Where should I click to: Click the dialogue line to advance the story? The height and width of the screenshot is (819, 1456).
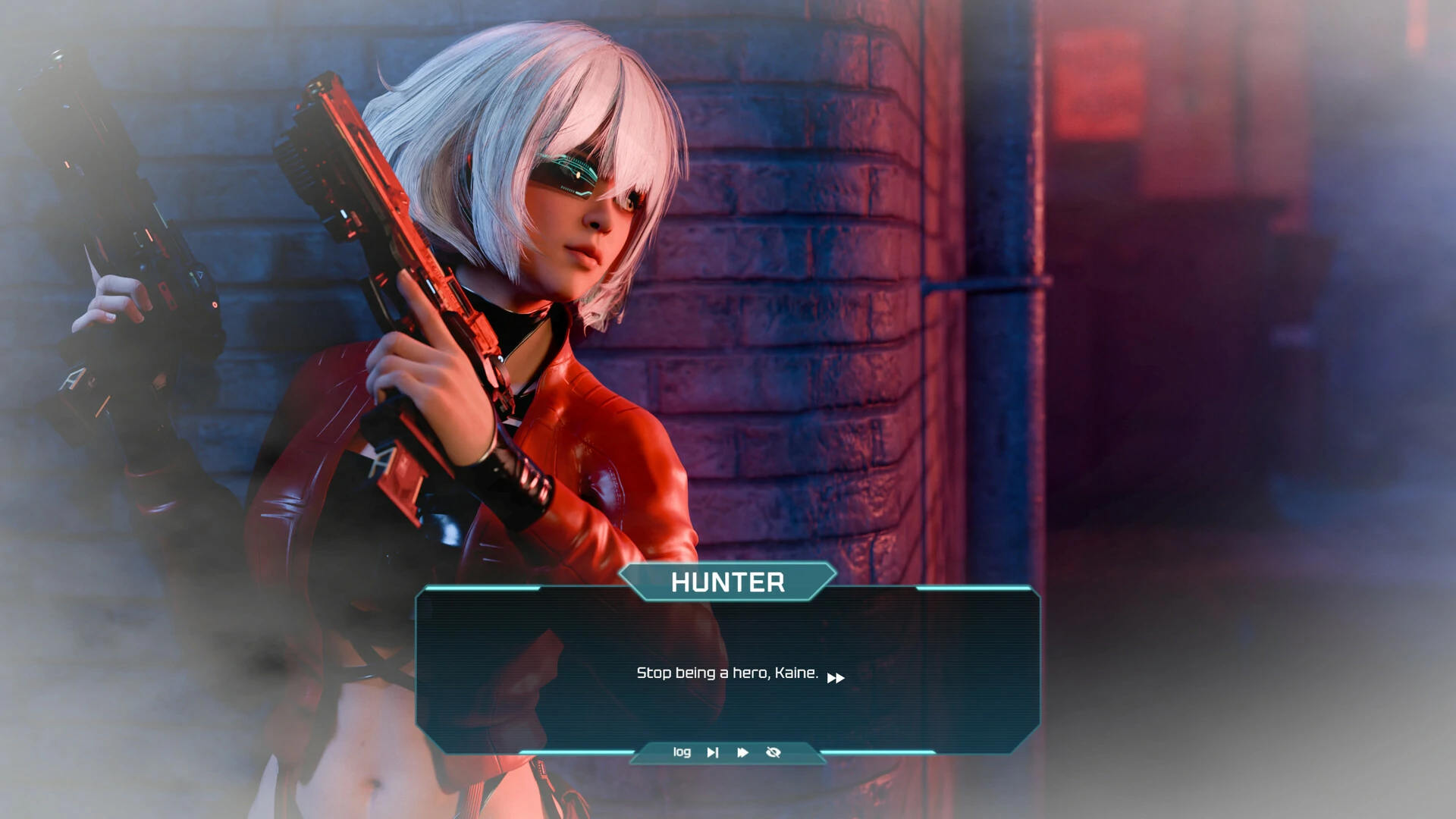(725, 672)
